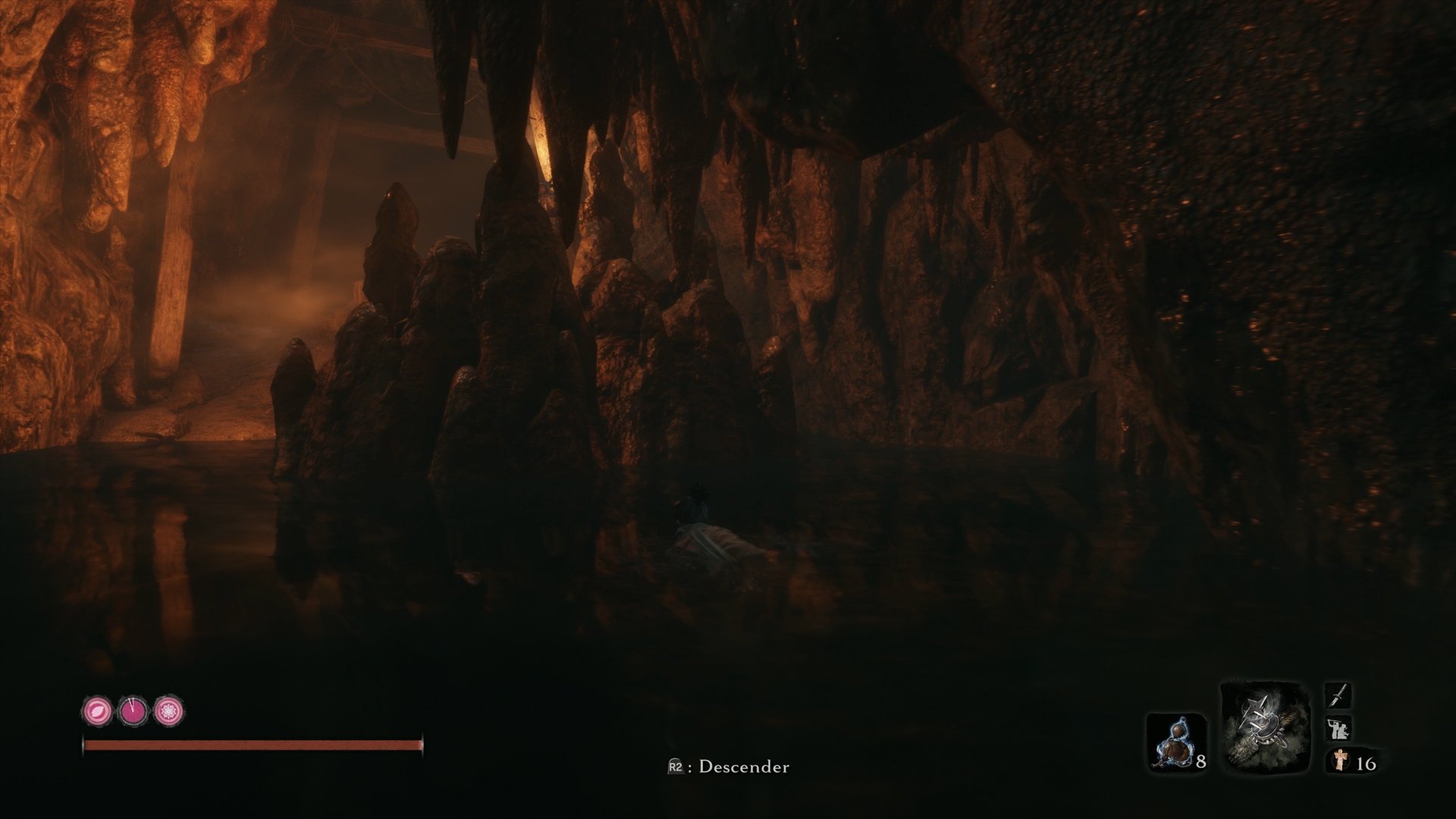
Task: Select the weapon slot row on the right
Action: coord(1338,696)
